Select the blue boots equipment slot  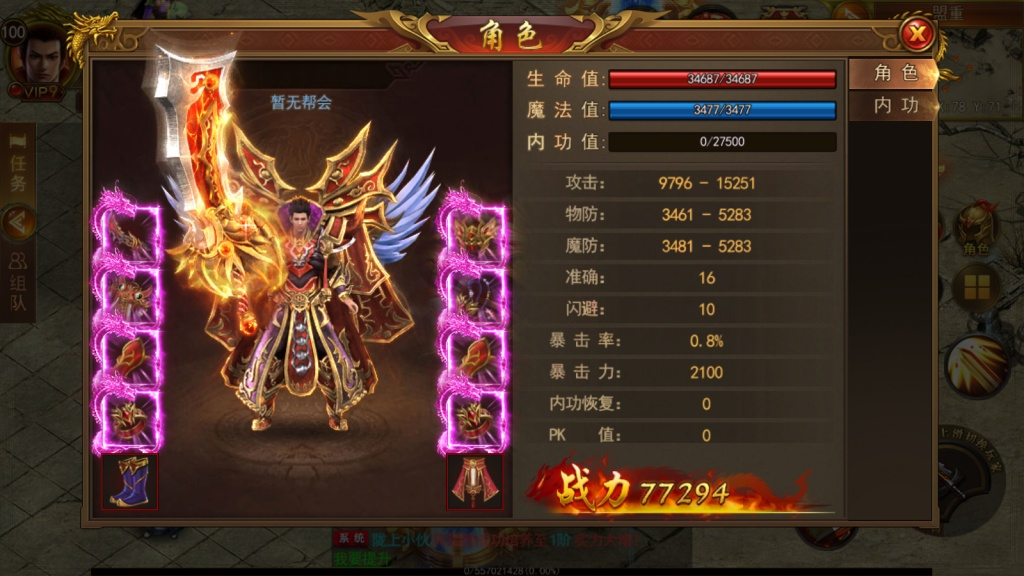pyautogui.click(x=130, y=481)
